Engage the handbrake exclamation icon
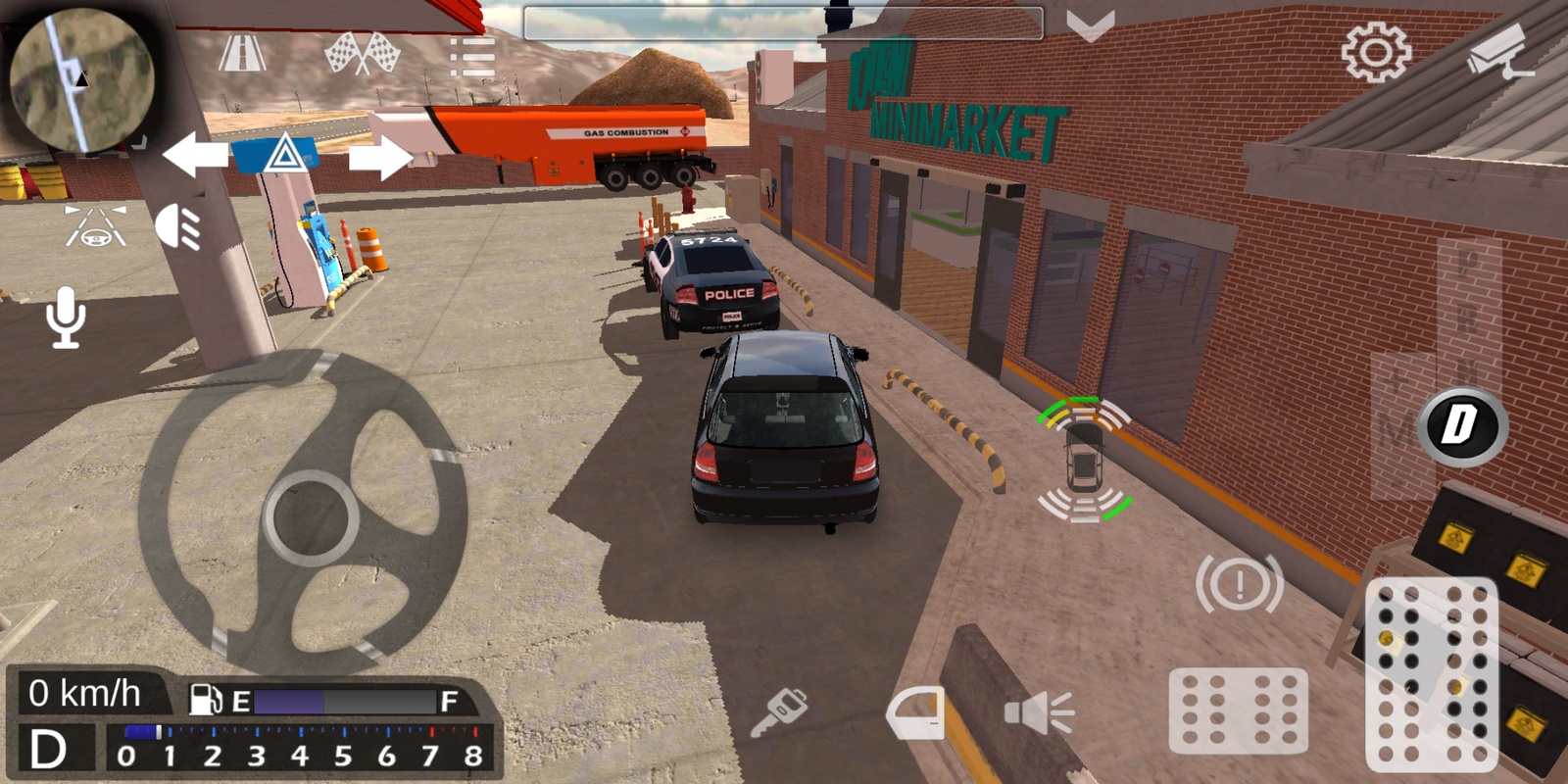This screenshot has width=1568, height=784. (1239, 585)
